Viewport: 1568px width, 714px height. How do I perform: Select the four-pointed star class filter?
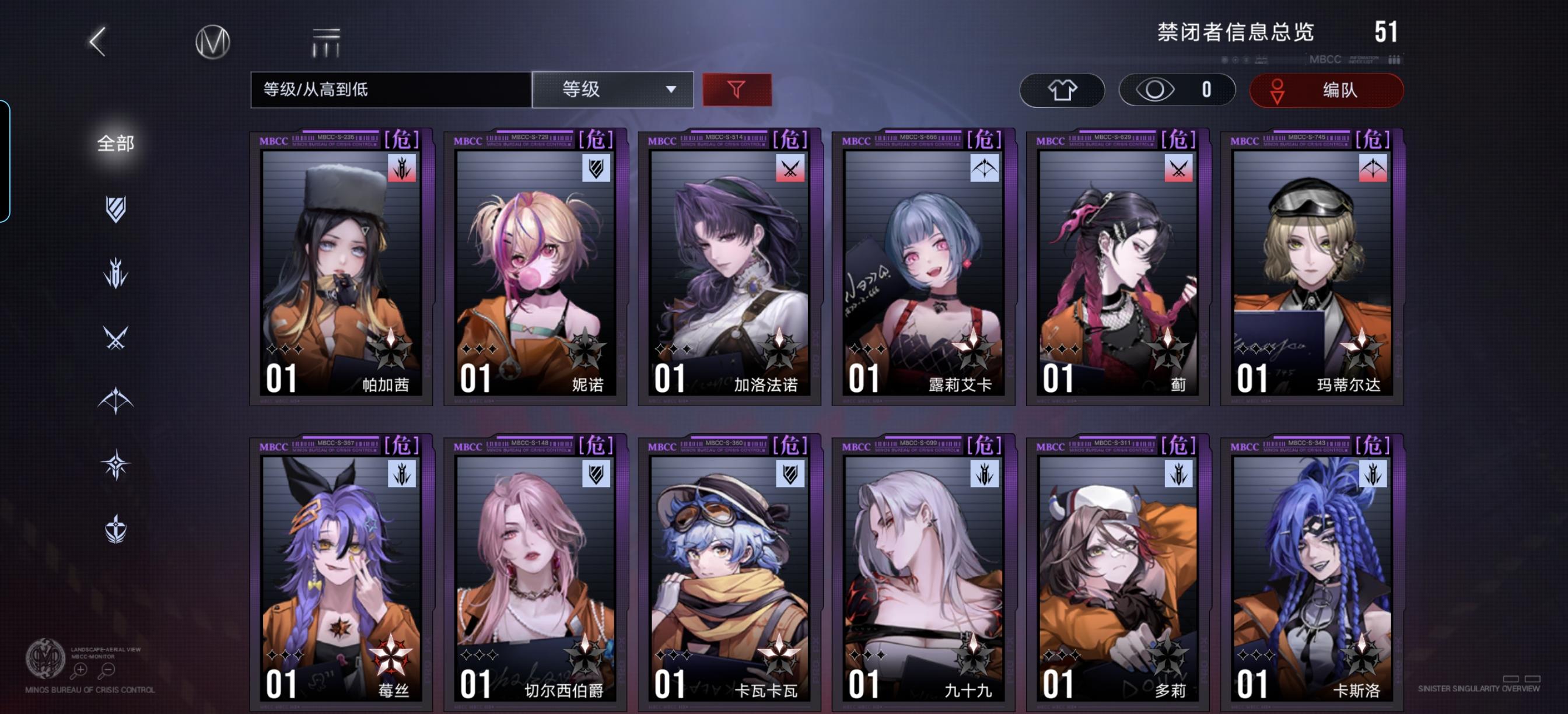pyautogui.click(x=116, y=463)
